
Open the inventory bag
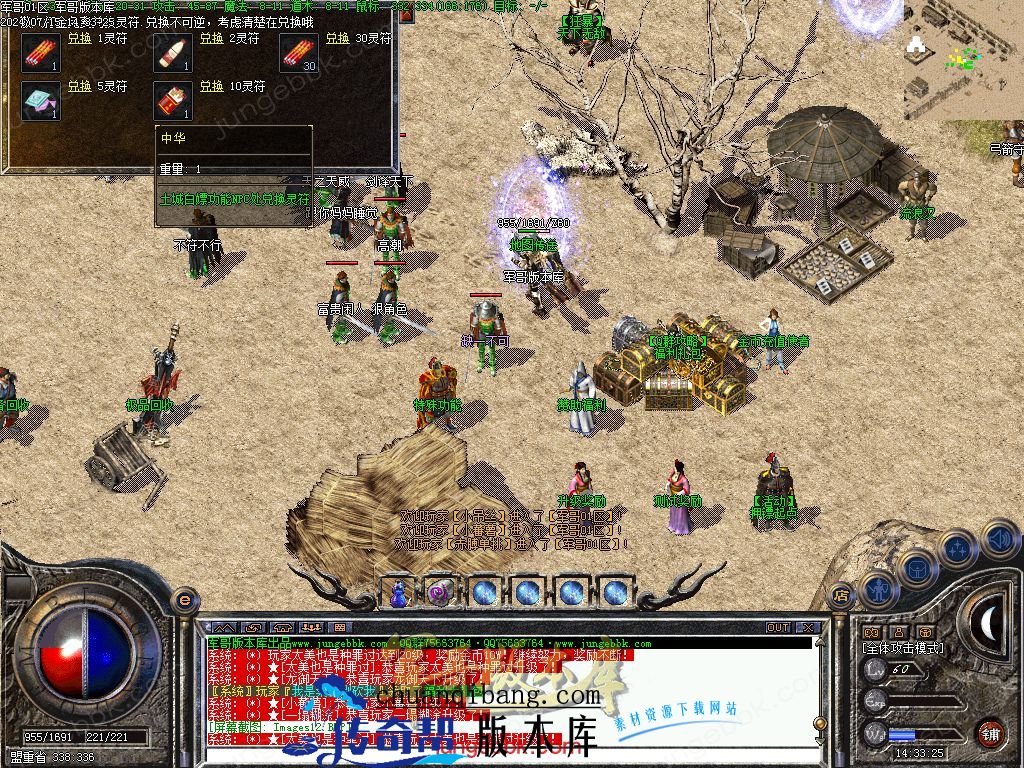pyautogui.click(x=918, y=568)
